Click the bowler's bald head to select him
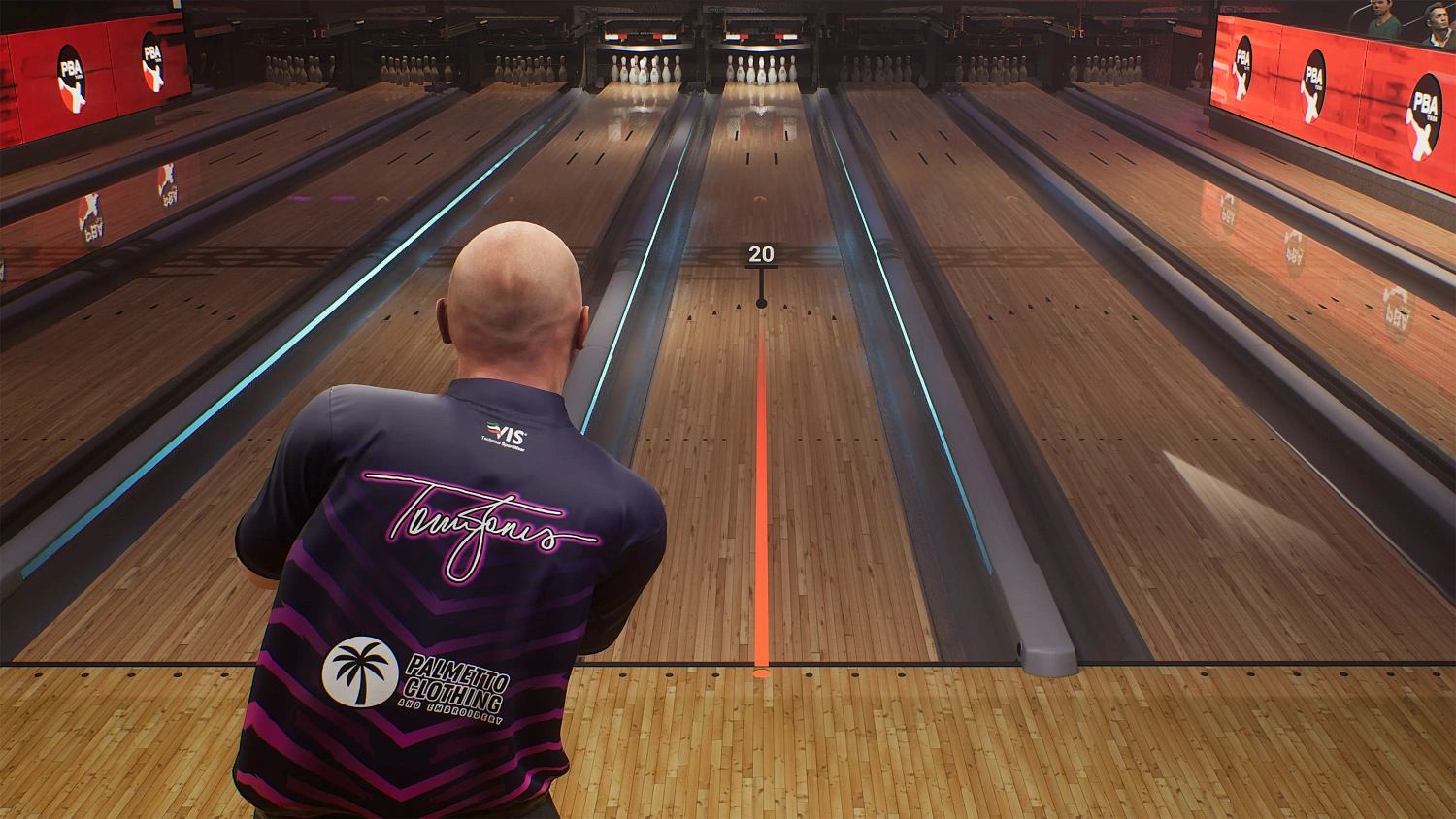The height and width of the screenshot is (819, 1456). click(x=514, y=281)
